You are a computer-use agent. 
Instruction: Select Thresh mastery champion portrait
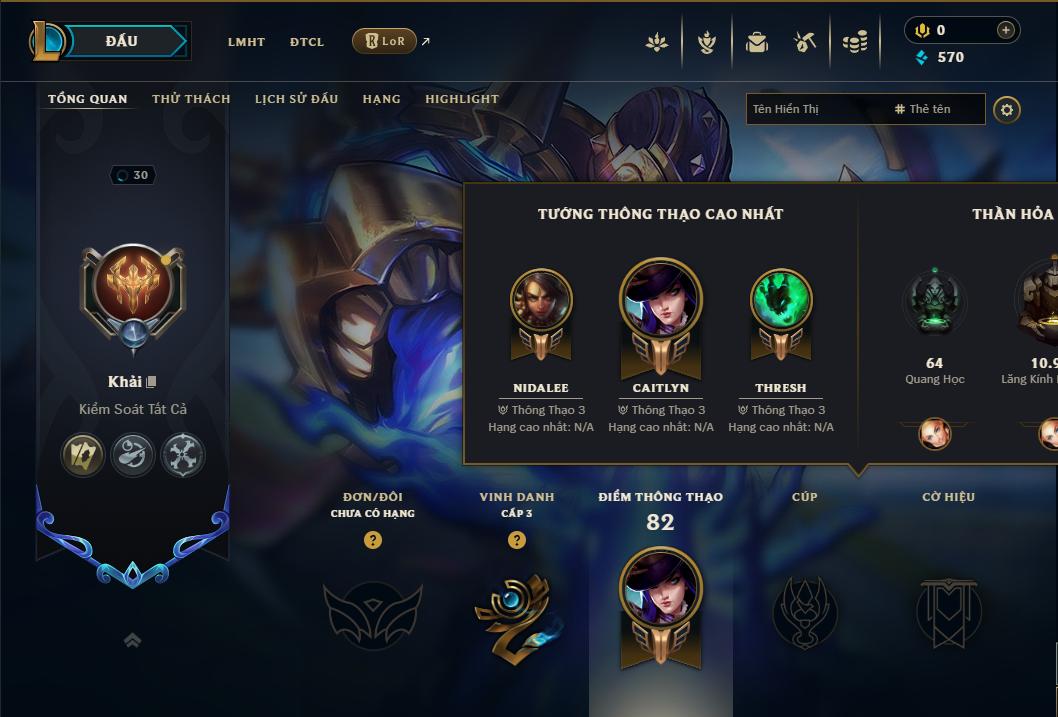coord(781,301)
